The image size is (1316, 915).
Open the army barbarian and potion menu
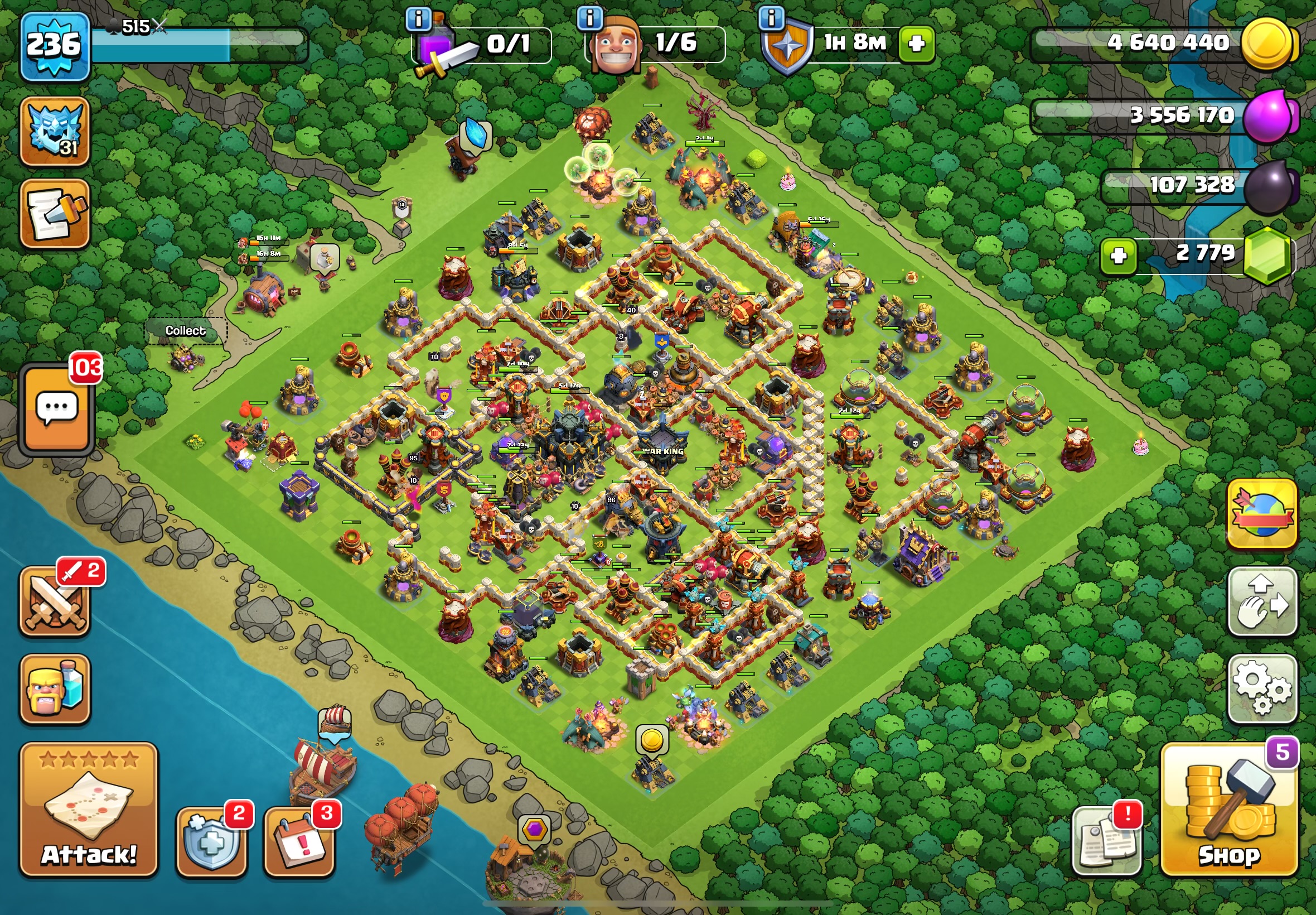(x=55, y=689)
